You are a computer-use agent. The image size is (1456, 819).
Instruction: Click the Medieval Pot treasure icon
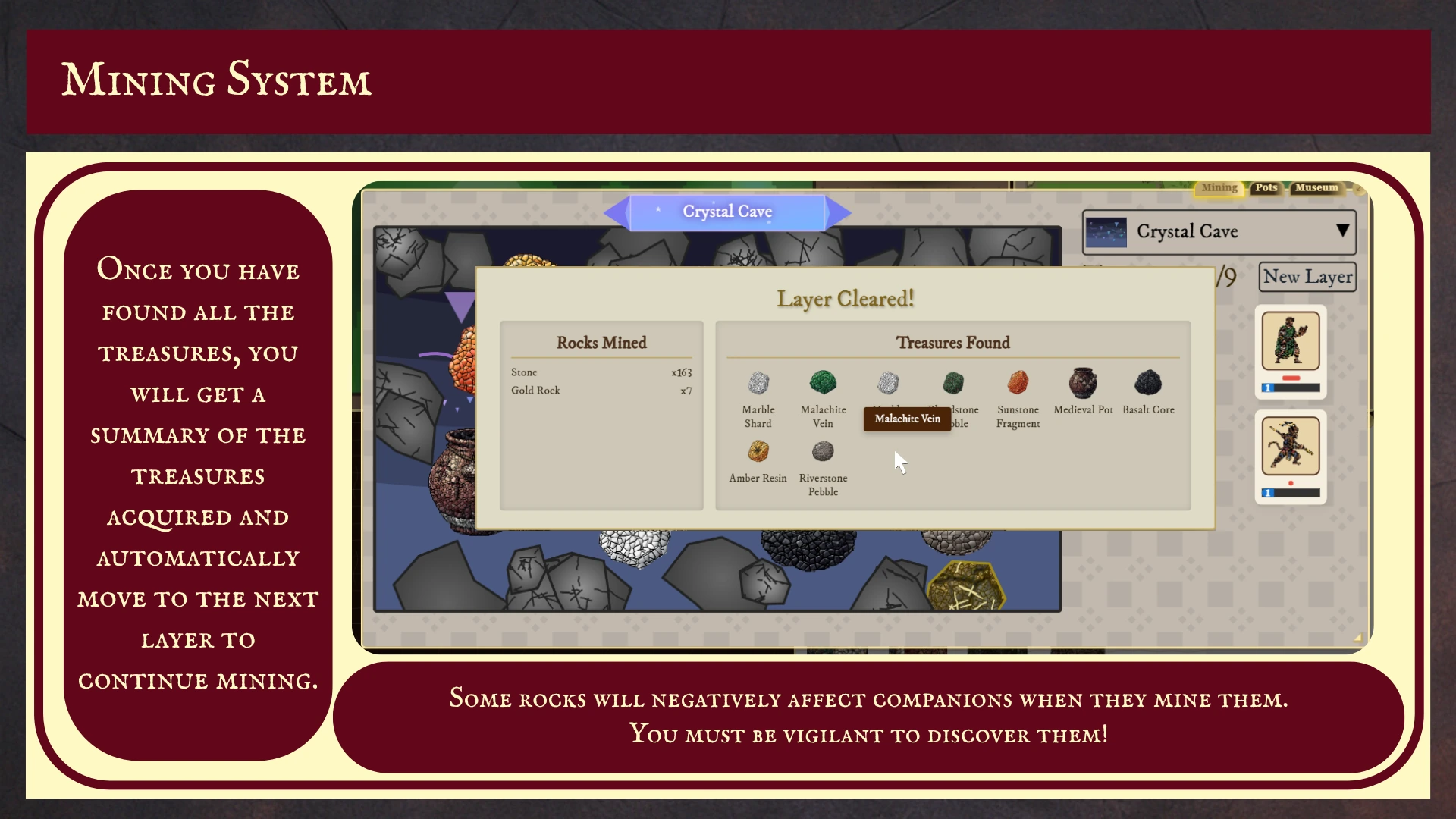click(1083, 383)
